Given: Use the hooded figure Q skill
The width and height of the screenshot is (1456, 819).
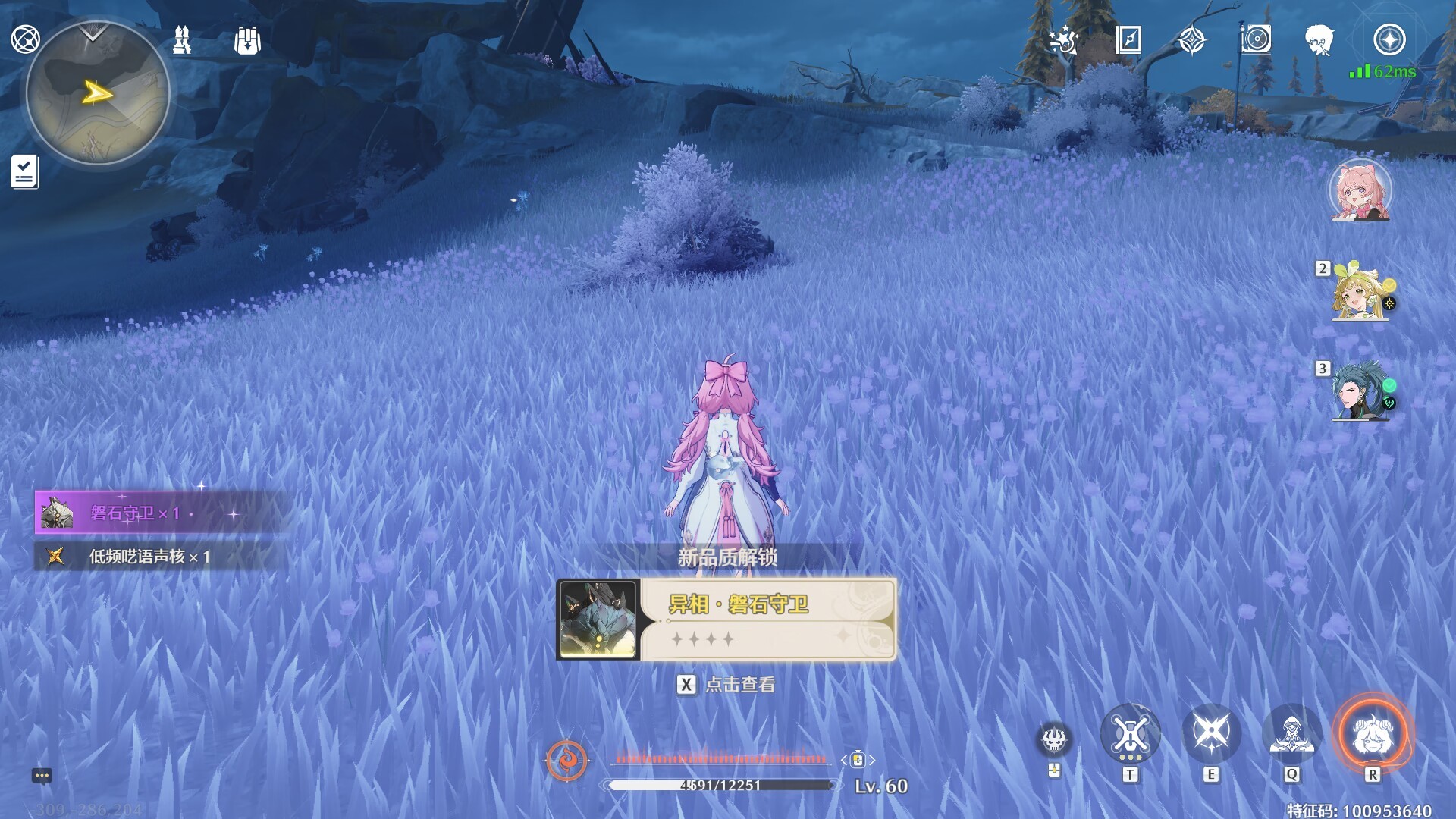Looking at the screenshot, I should [x=1291, y=734].
